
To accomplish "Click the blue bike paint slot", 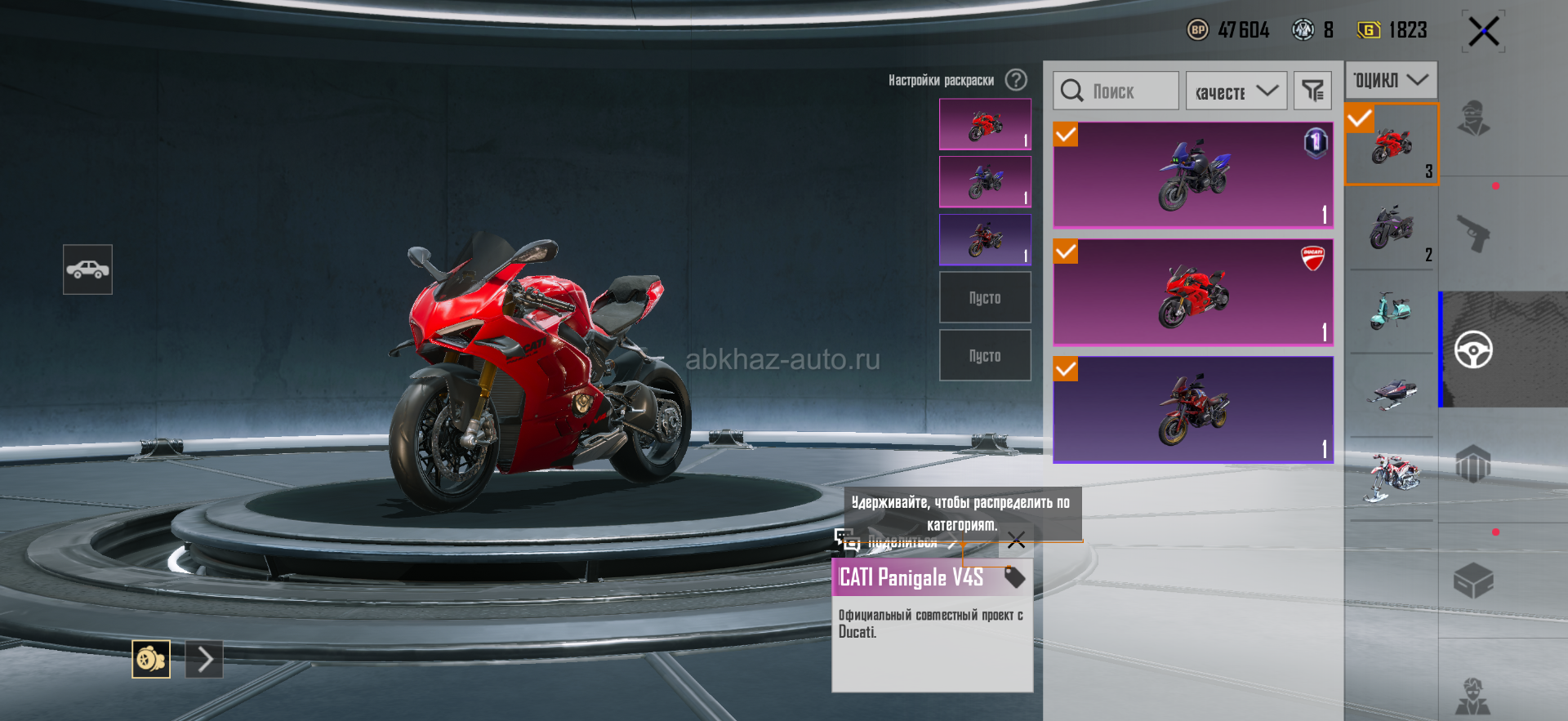I will (985, 182).
